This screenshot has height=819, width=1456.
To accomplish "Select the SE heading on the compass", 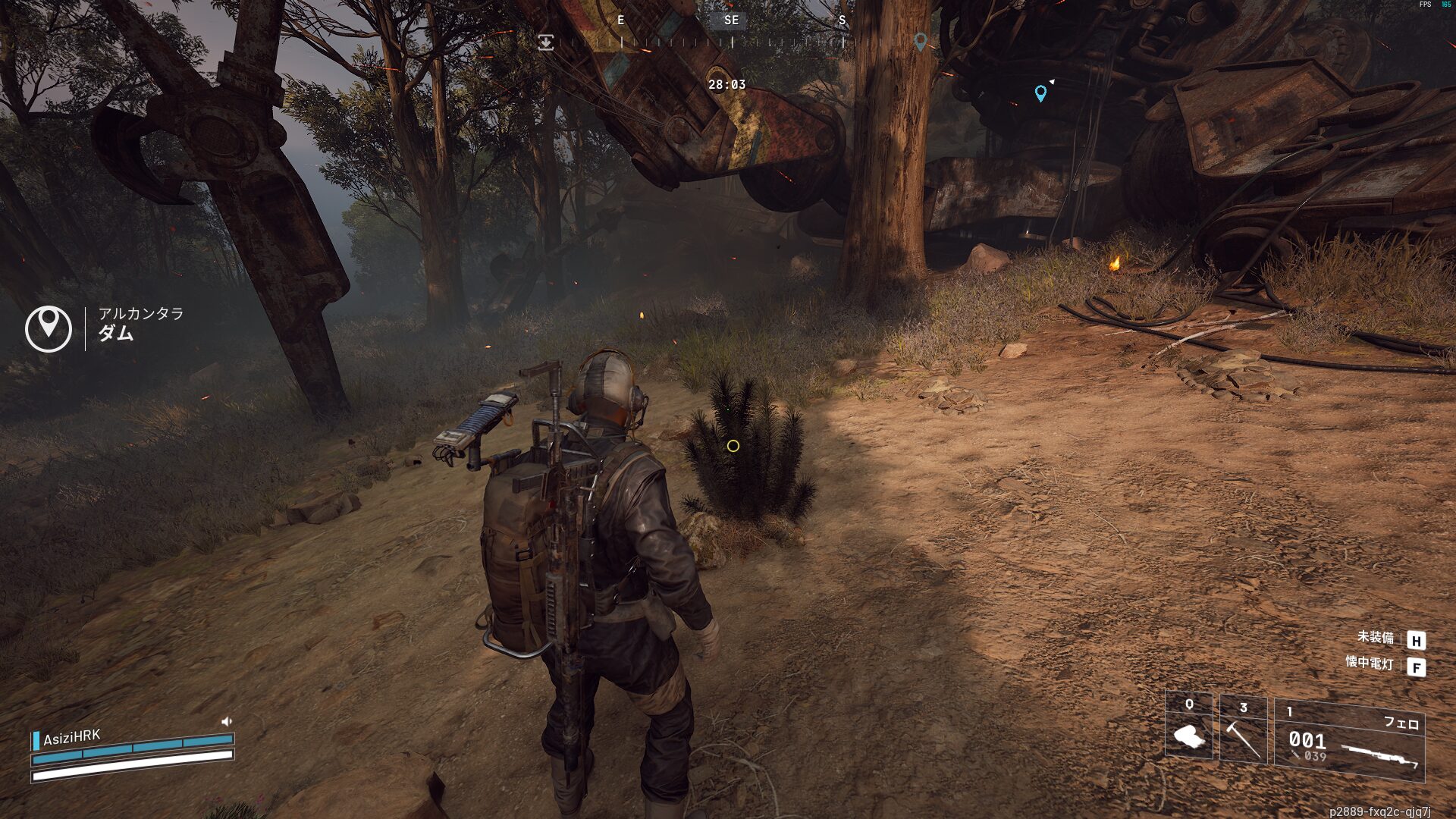I will click(x=731, y=20).
